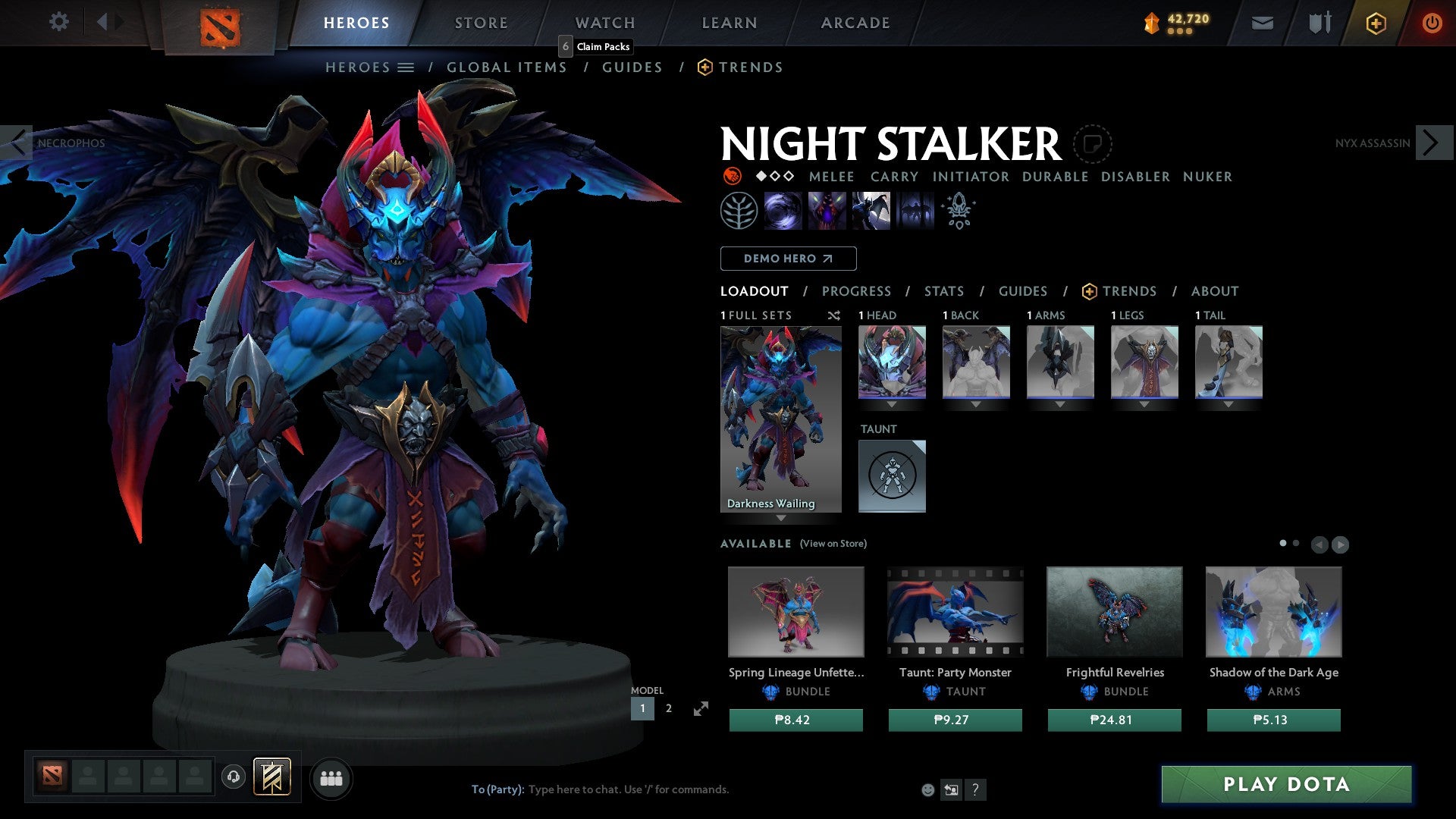The width and height of the screenshot is (1456, 819).
Task: Open the Watch menu item
Action: coord(604,22)
